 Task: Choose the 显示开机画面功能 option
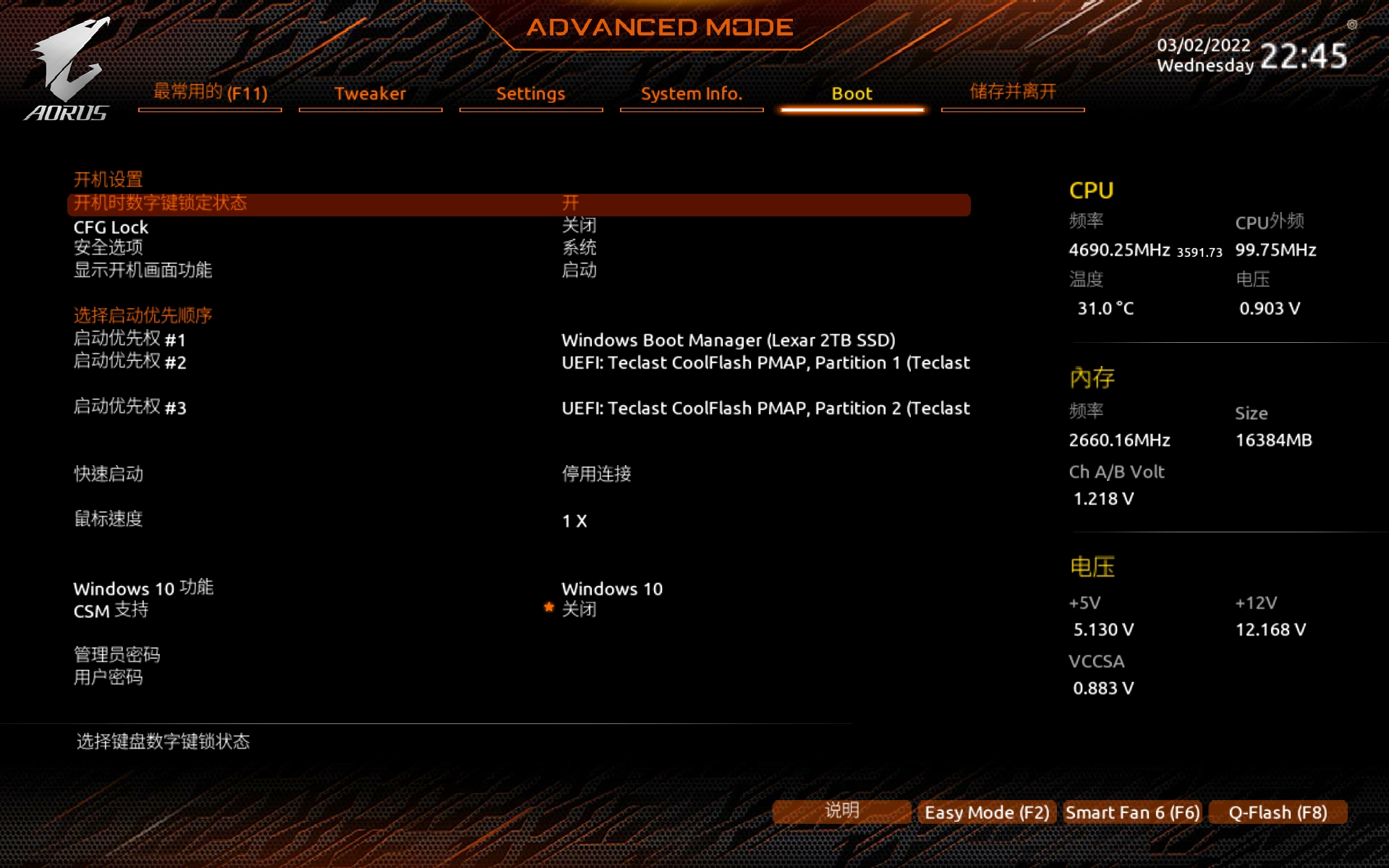point(143,270)
